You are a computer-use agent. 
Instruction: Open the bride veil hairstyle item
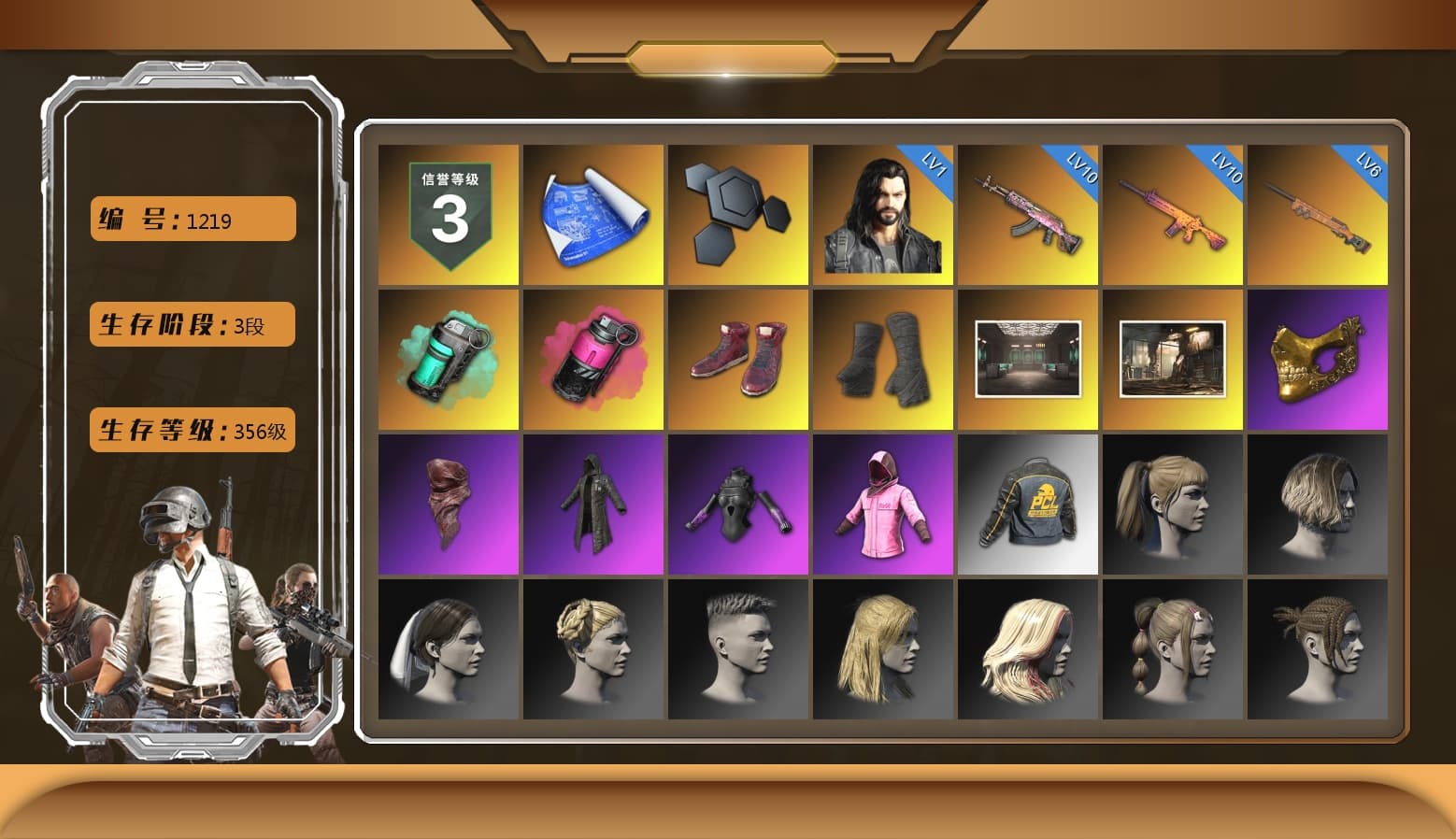[x=447, y=648]
